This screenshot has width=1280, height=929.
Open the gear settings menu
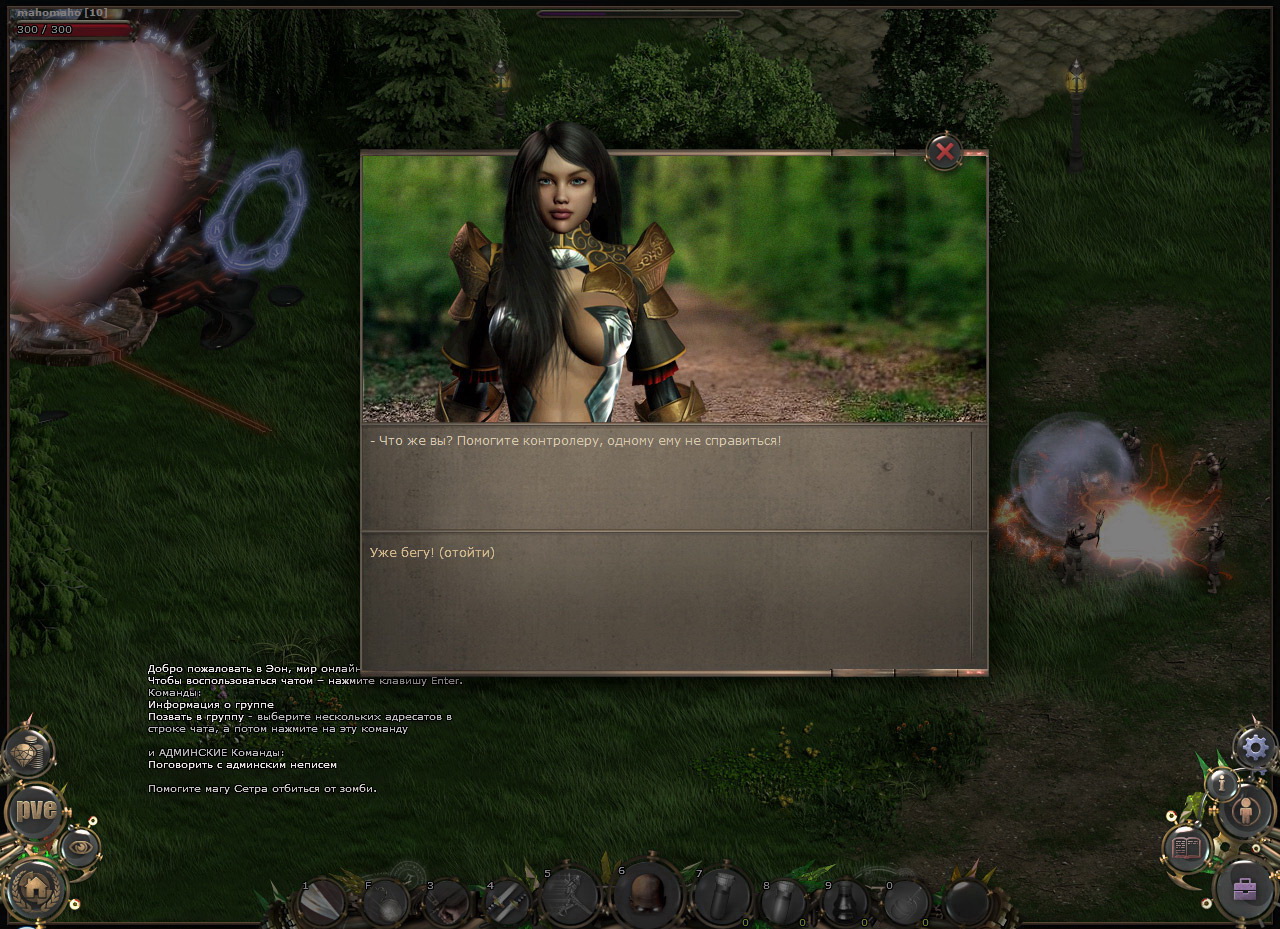click(x=1256, y=746)
